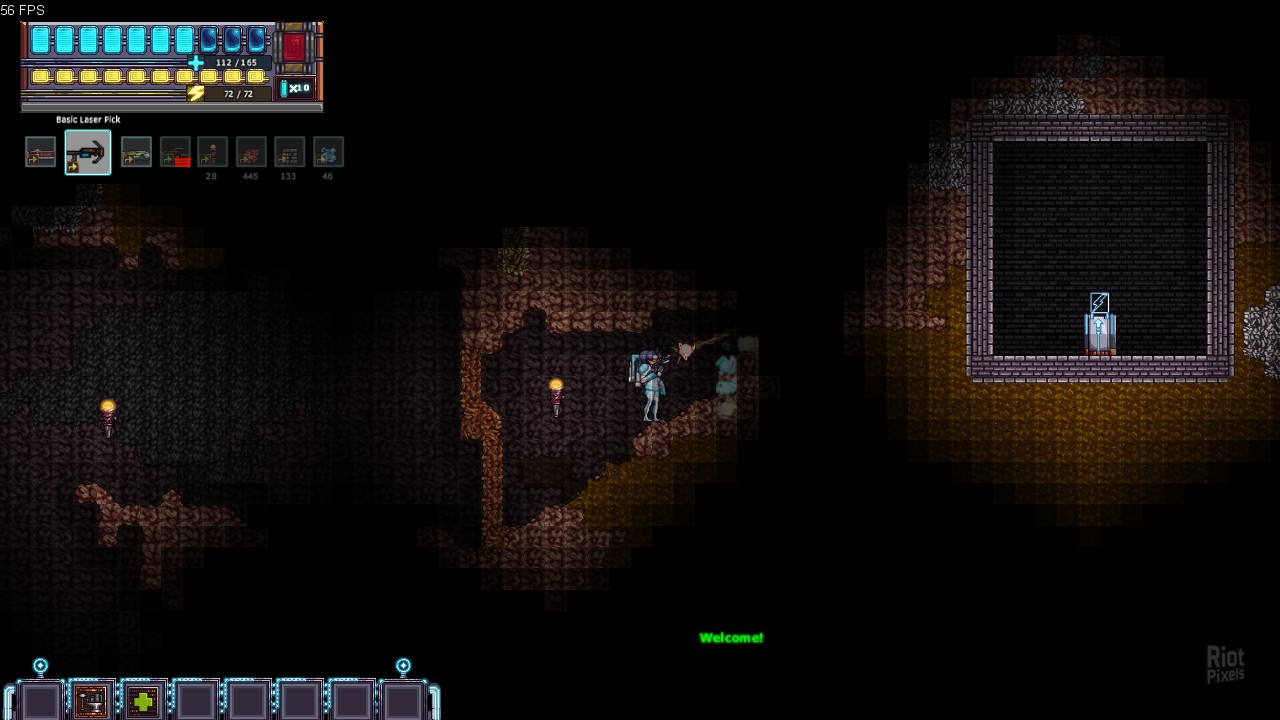Click the red panel on the status frame

[x=294, y=47]
